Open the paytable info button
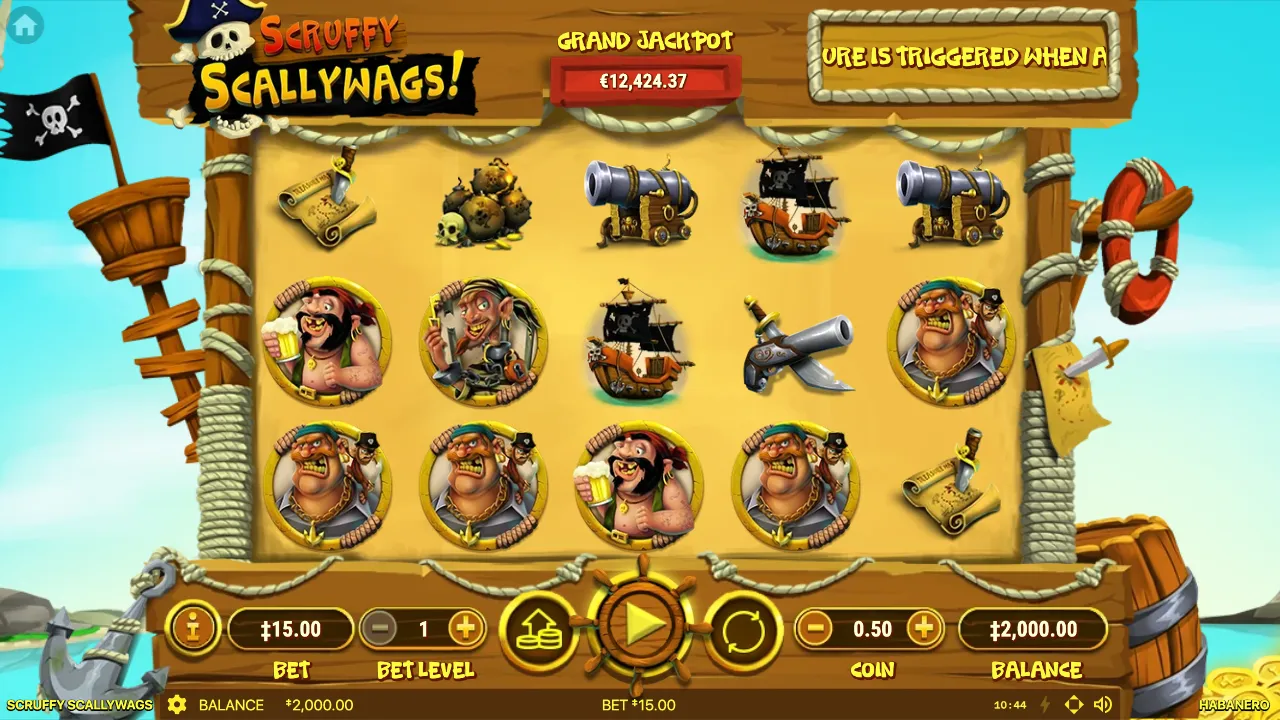 point(191,629)
